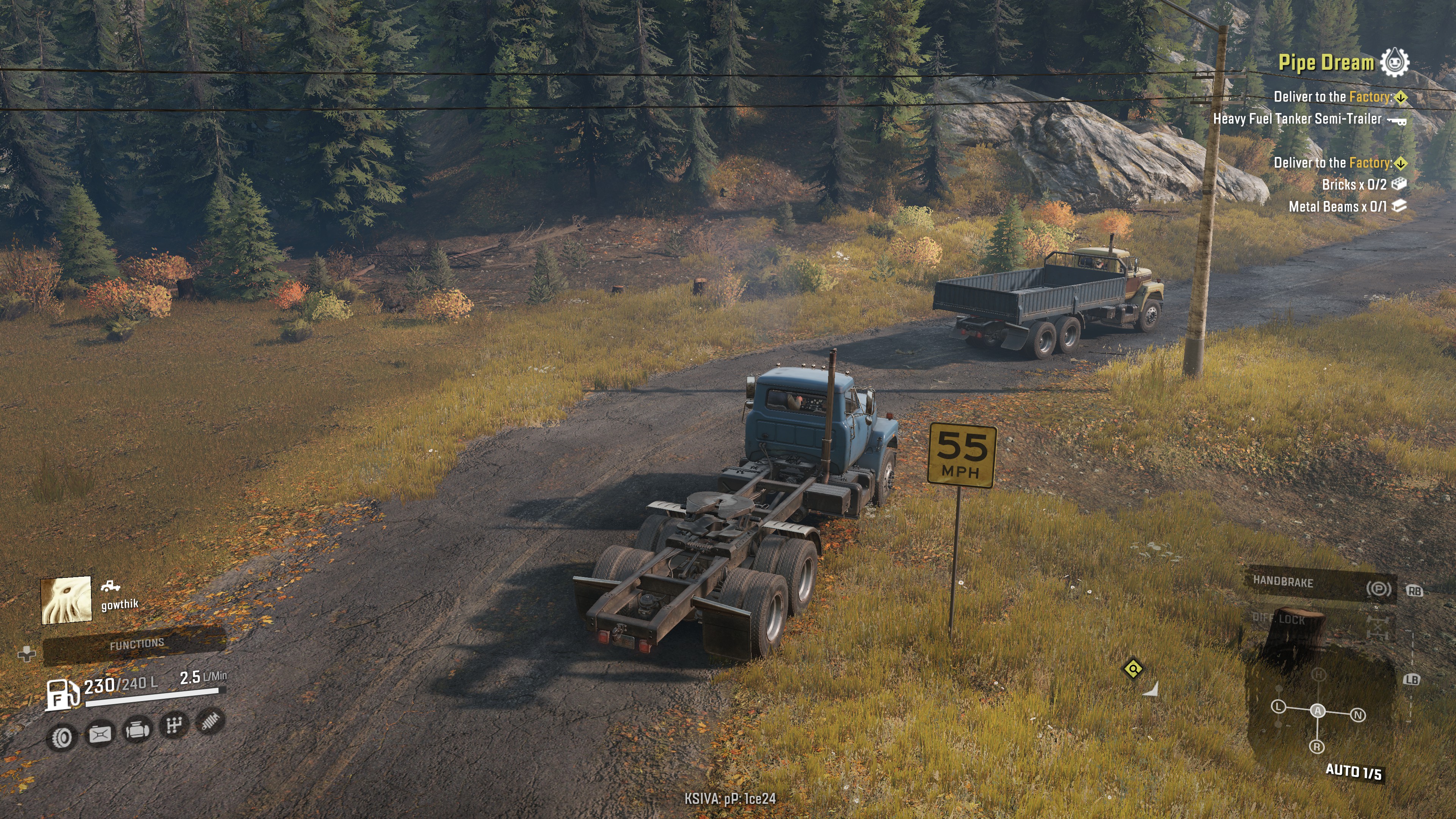Image resolution: width=1456 pixels, height=819 pixels.
Task: Shift gearbox to Neutral (N)
Action: tap(1358, 715)
